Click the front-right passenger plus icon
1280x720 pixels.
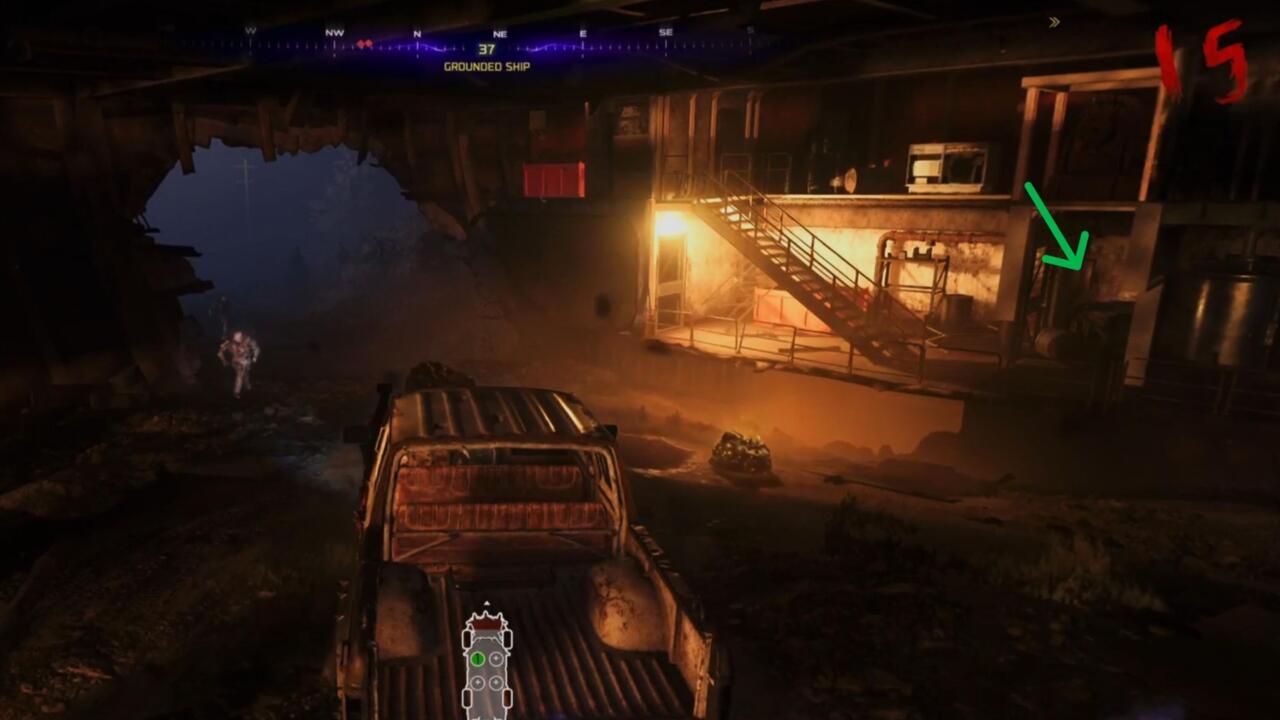click(496, 658)
